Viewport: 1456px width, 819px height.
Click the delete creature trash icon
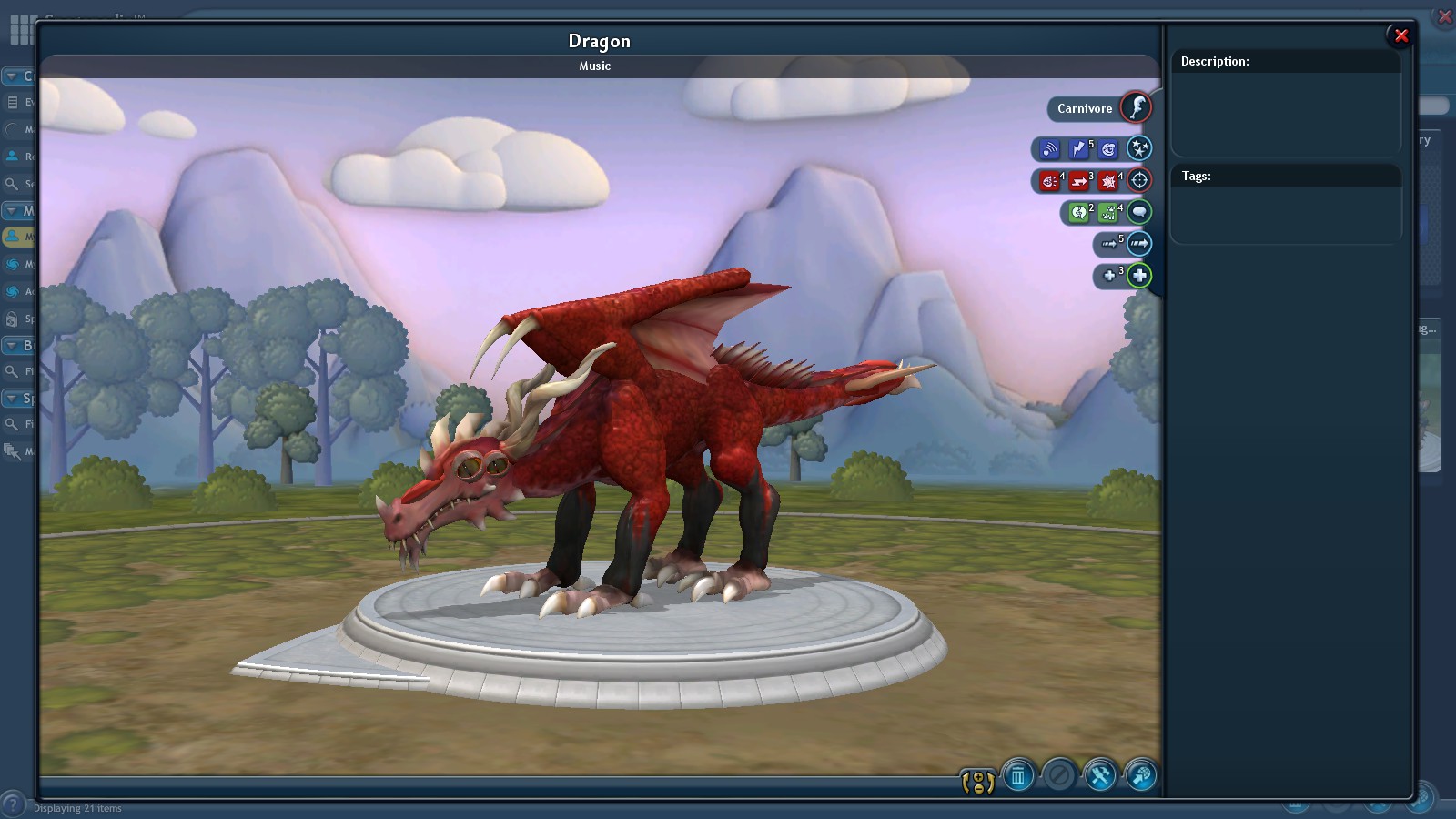pyautogui.click(x=1017, y=777)
